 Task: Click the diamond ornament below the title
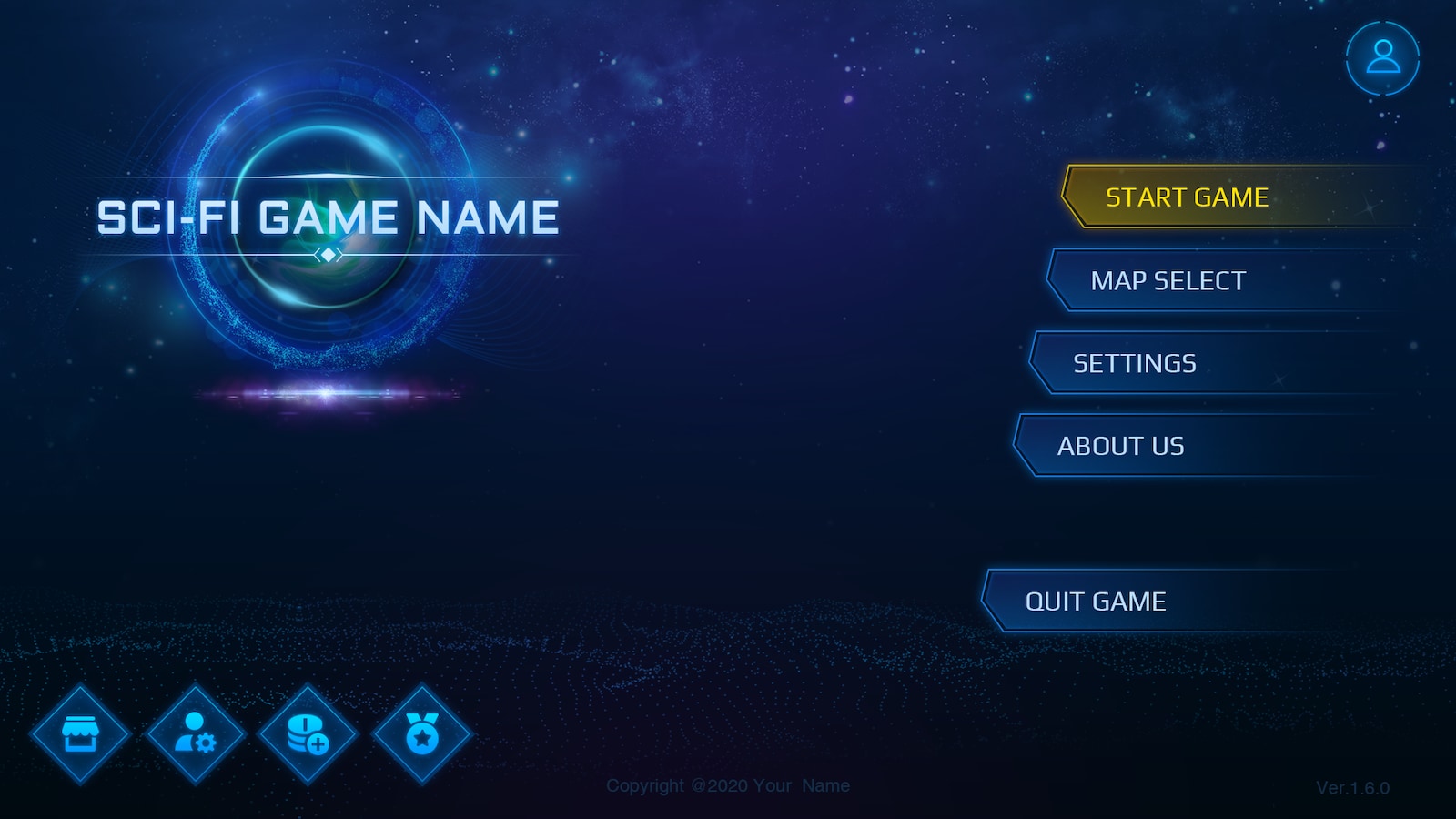(328, 255)
